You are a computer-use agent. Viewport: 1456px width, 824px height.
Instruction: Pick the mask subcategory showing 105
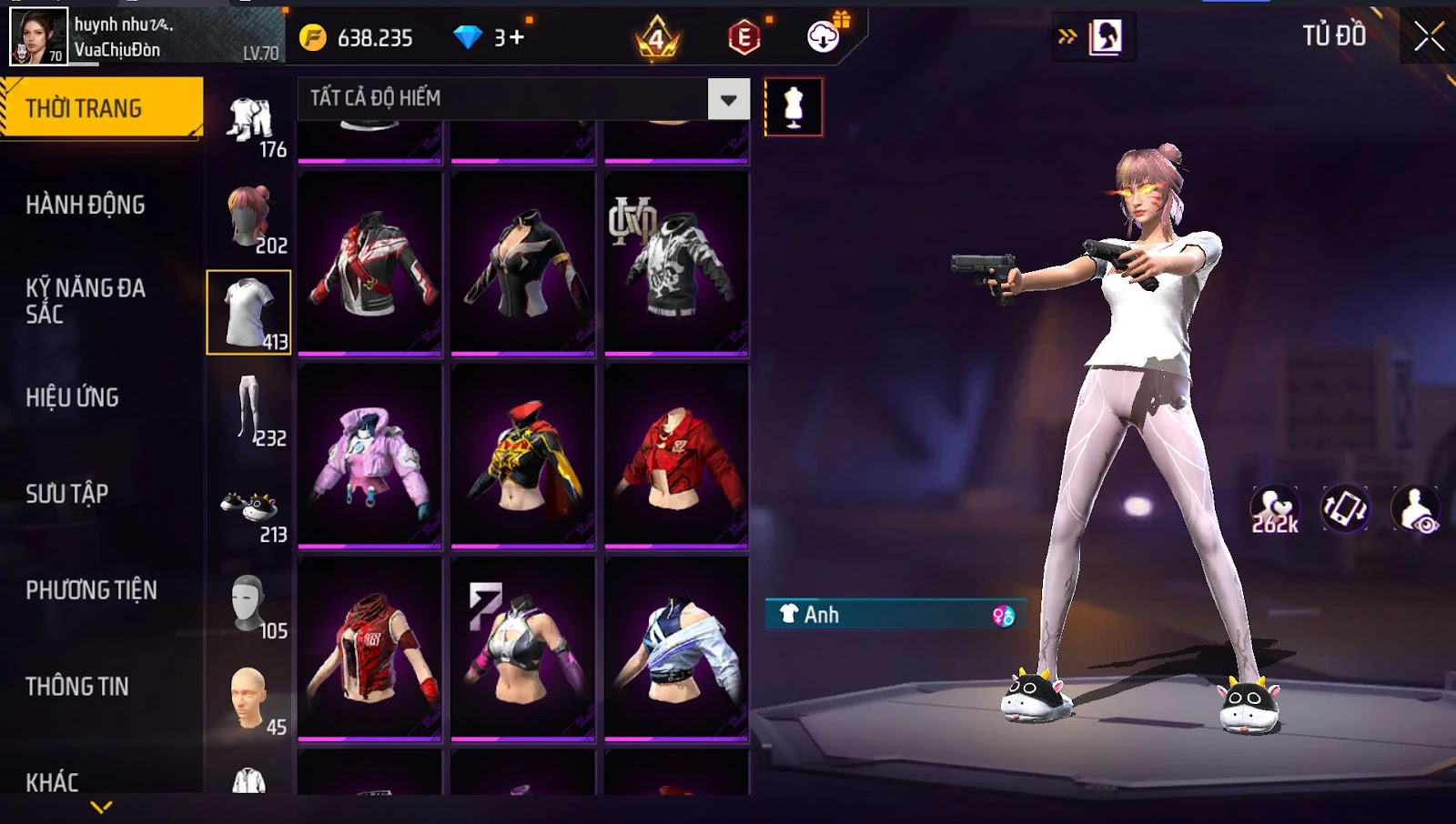tap(249, 604)
